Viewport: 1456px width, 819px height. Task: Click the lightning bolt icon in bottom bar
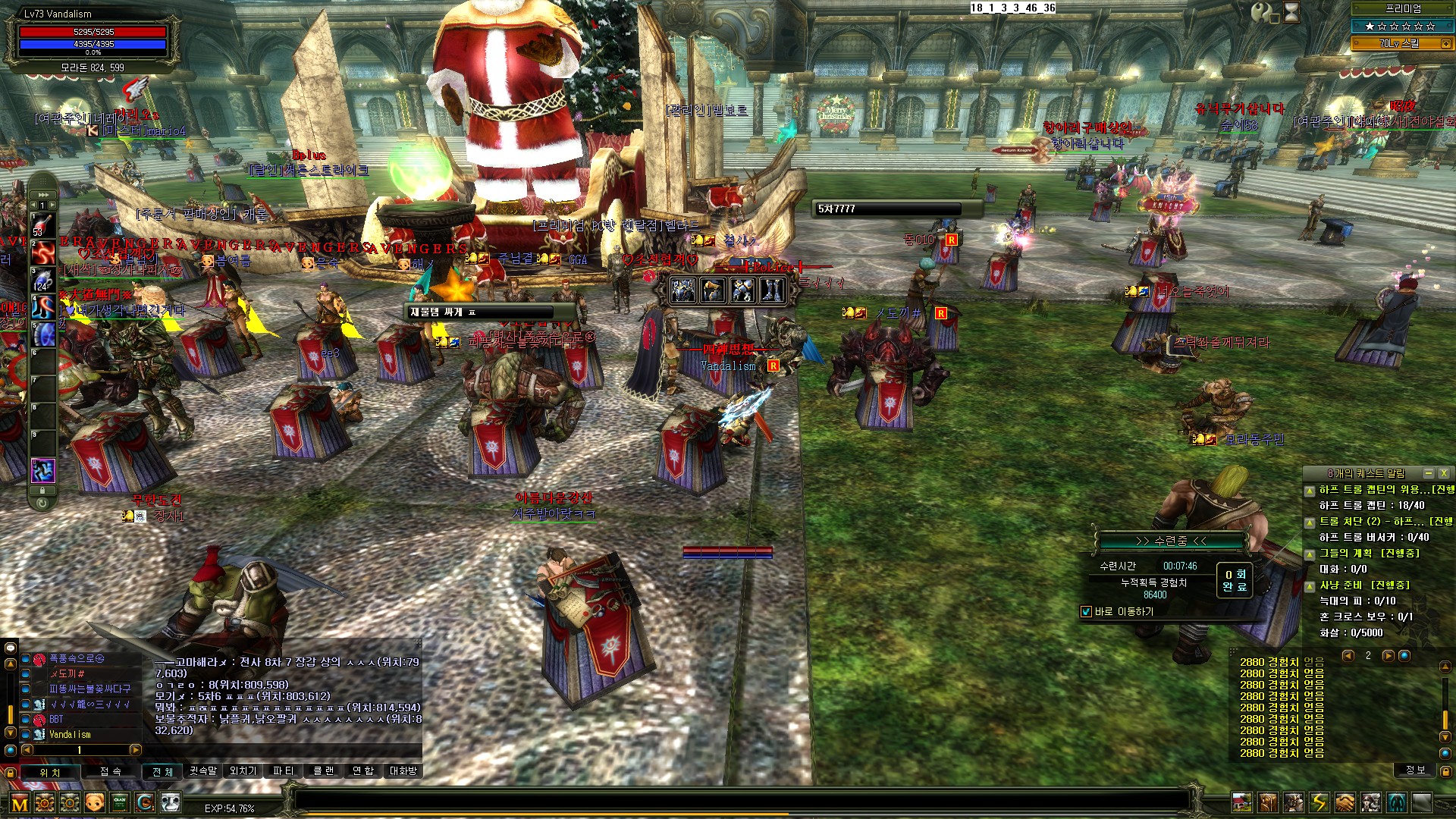[1319, 802]
